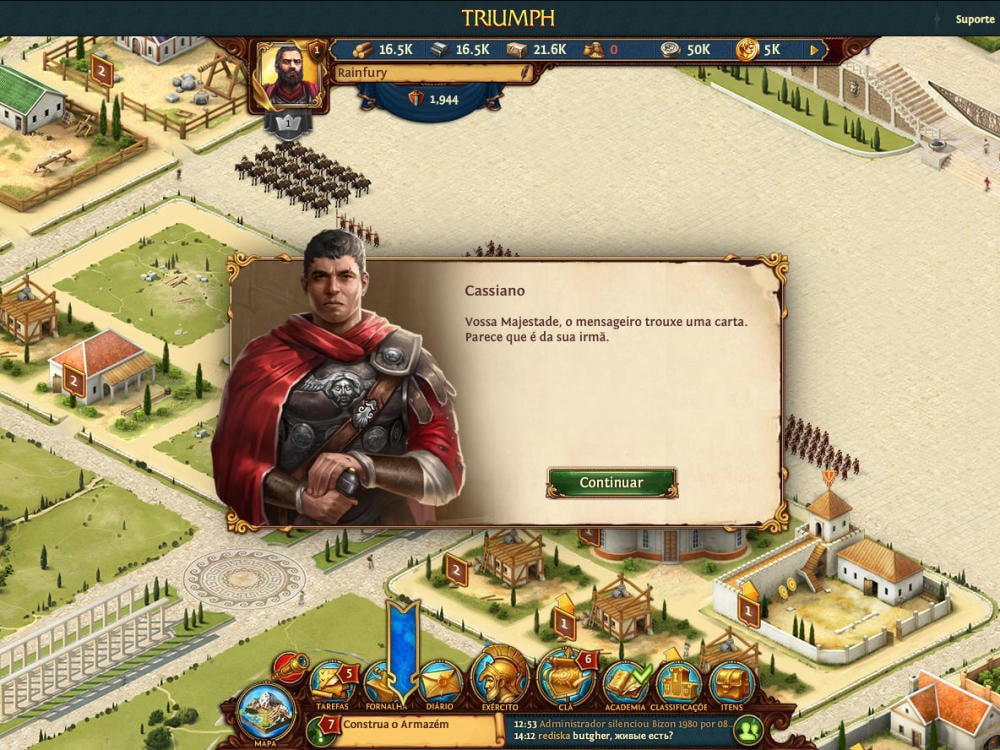
Task: Open the Itens treasure chest
Action: (731, 683)
